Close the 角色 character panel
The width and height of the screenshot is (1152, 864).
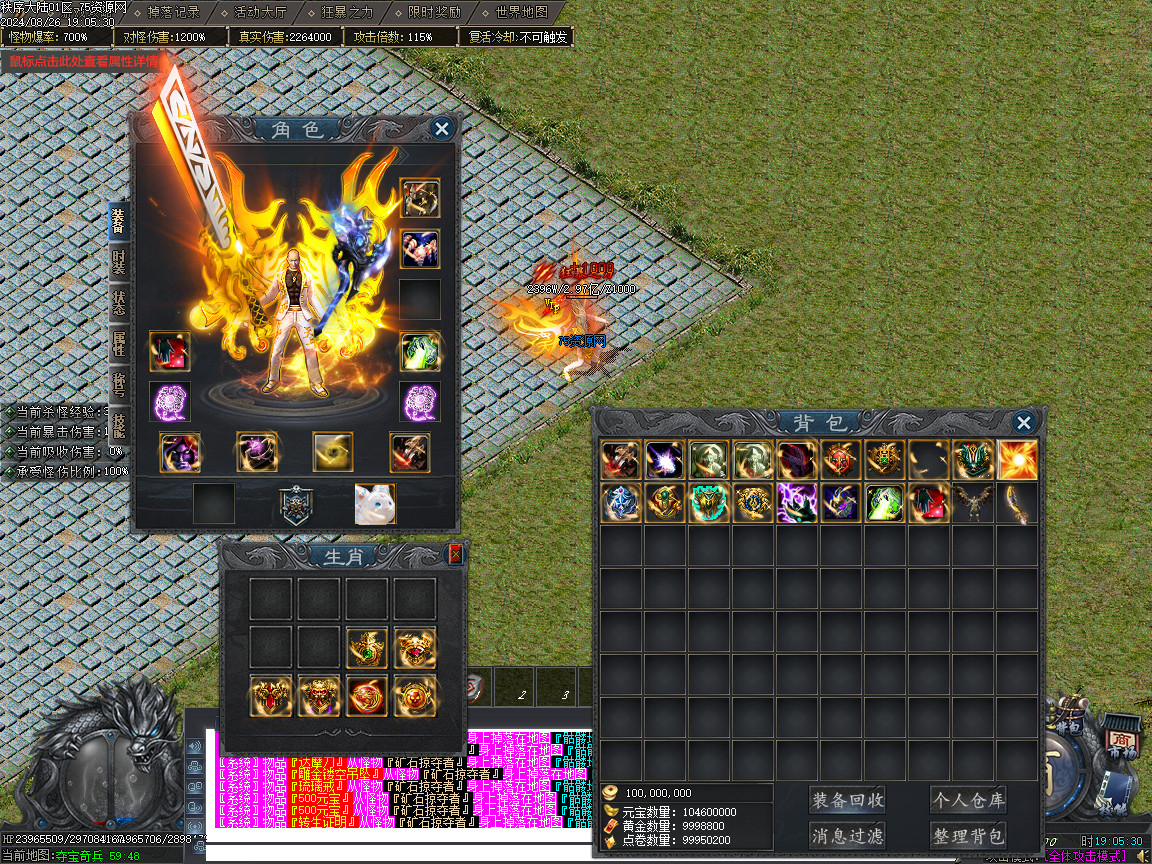click(441, 128)
